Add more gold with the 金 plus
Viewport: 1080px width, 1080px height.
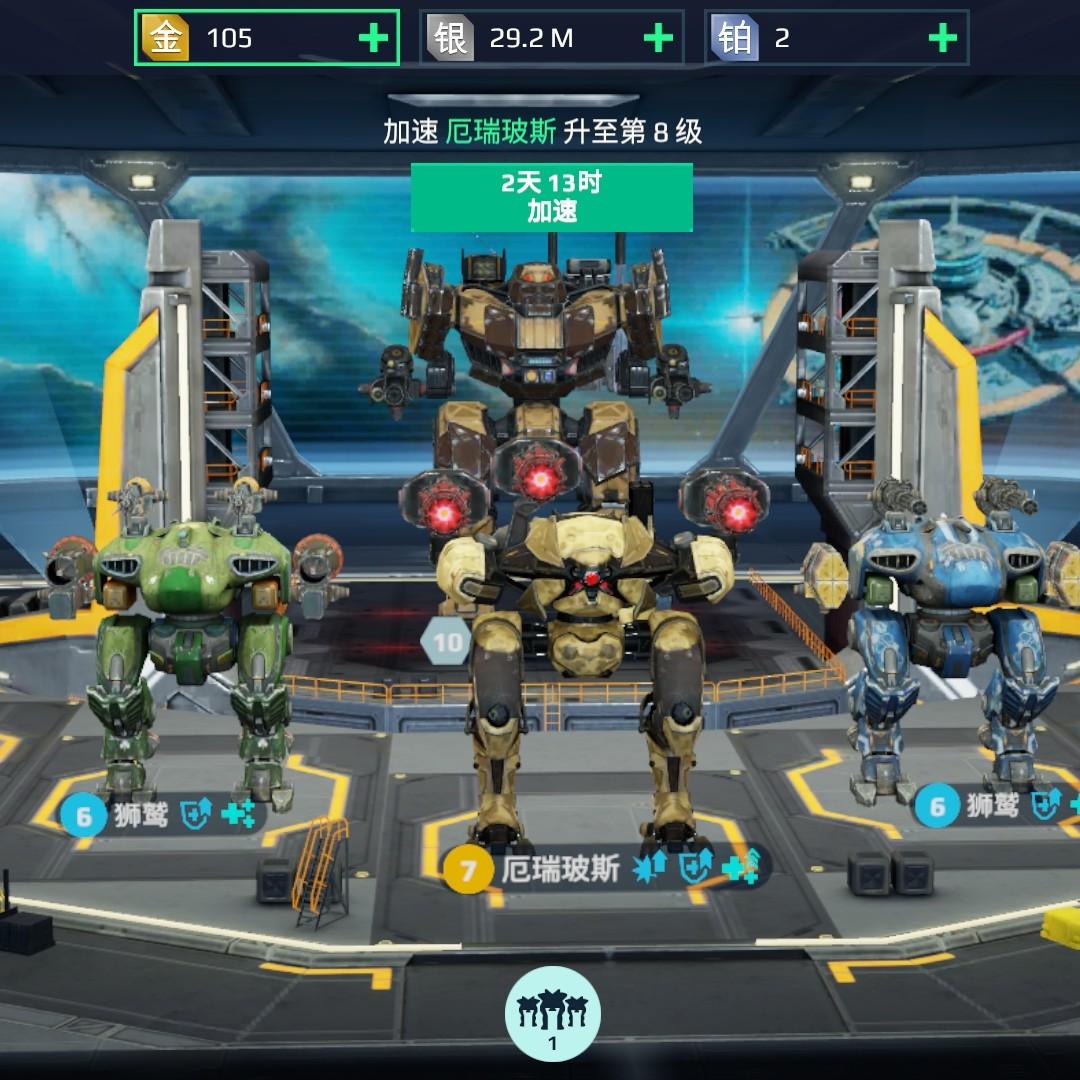(373, 38)
